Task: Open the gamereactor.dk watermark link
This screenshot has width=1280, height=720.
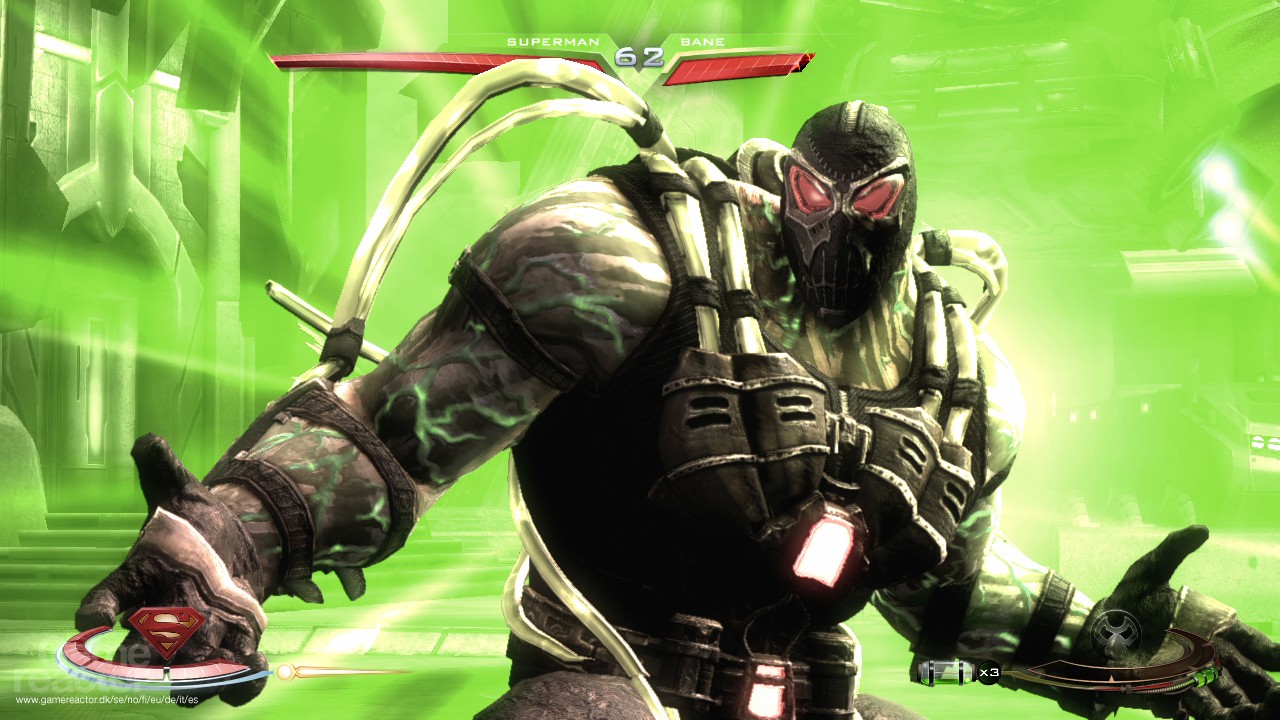Action: tap(105, 699)
